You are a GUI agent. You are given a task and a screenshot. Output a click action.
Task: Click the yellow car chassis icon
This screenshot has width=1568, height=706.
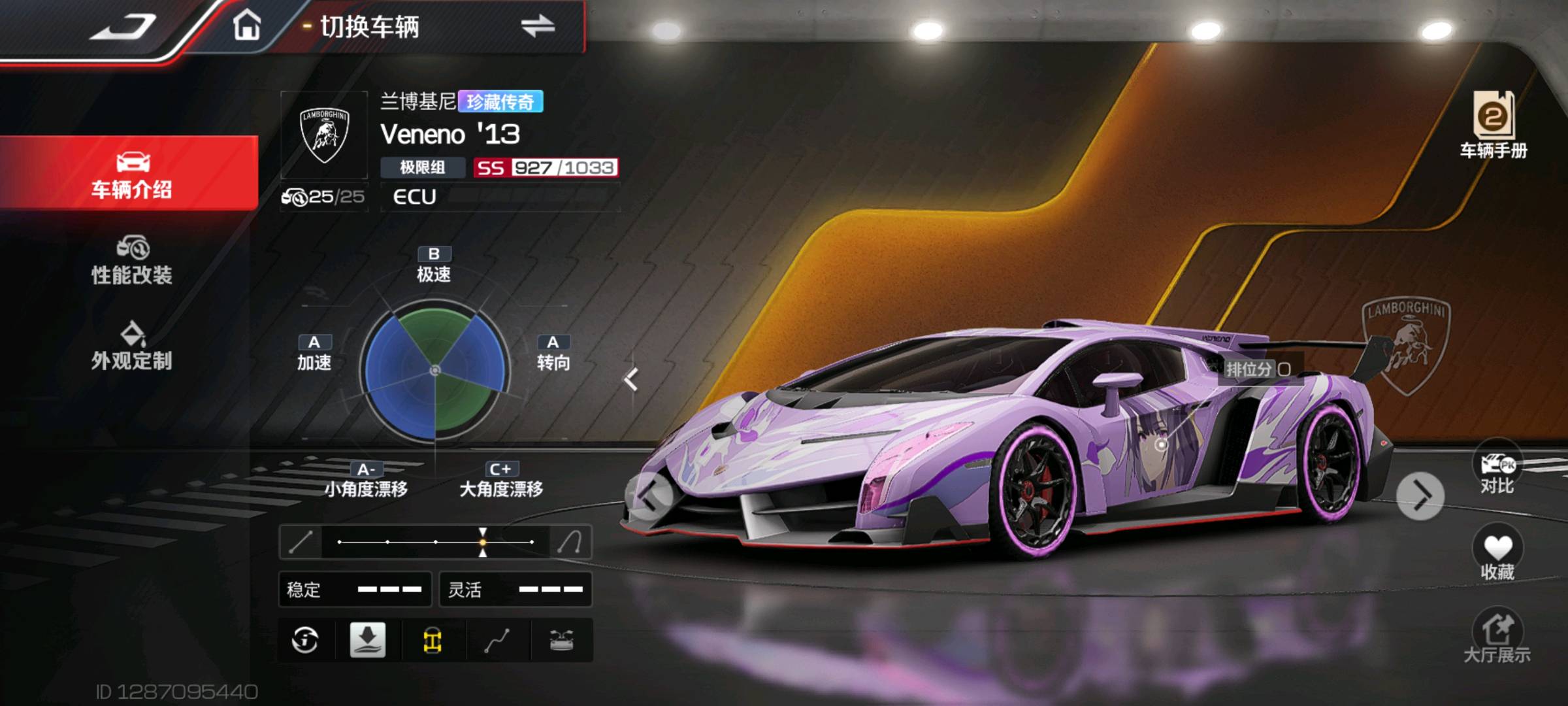[x=433, y=641]
